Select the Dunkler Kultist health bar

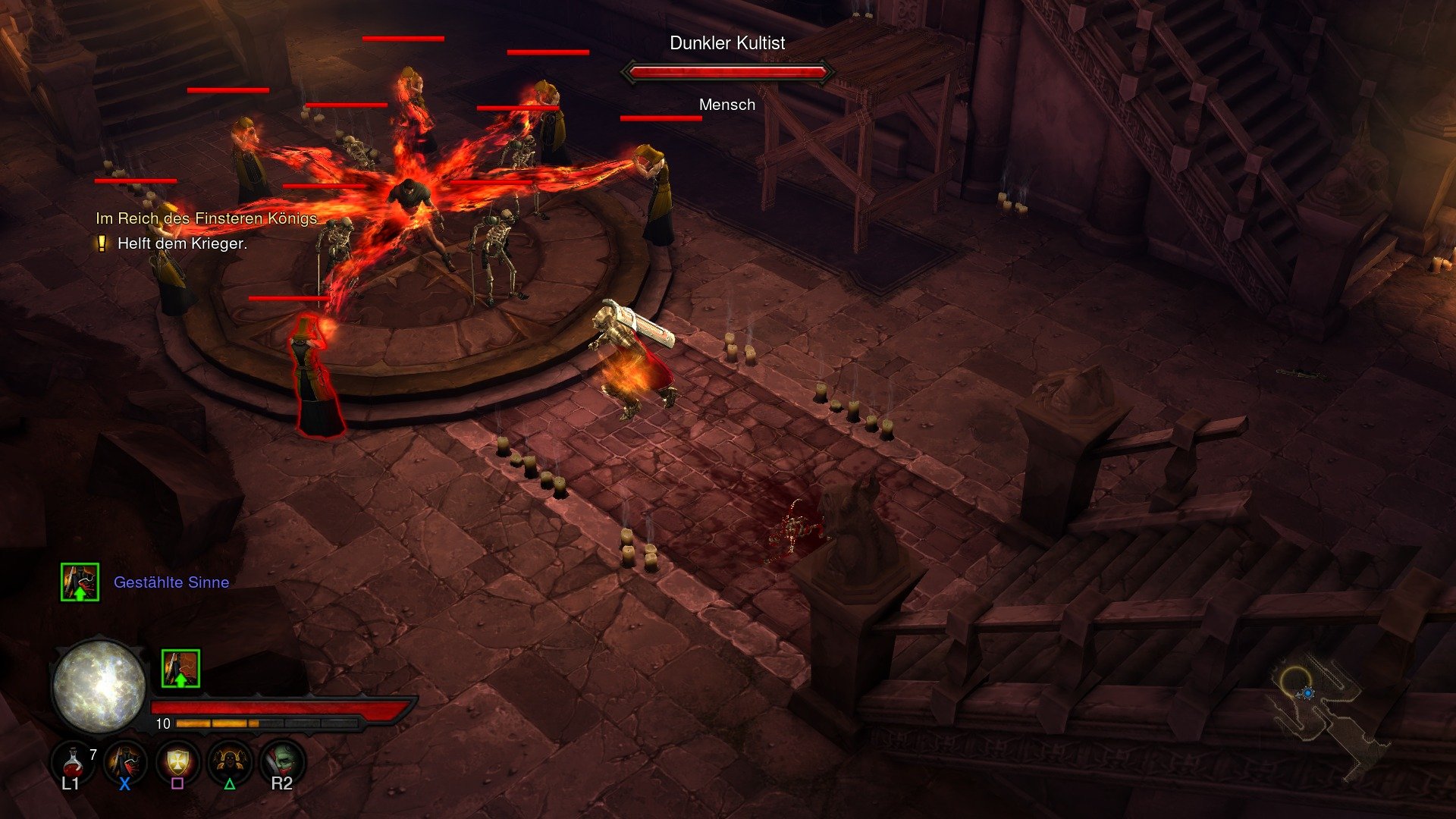(727, 73)
